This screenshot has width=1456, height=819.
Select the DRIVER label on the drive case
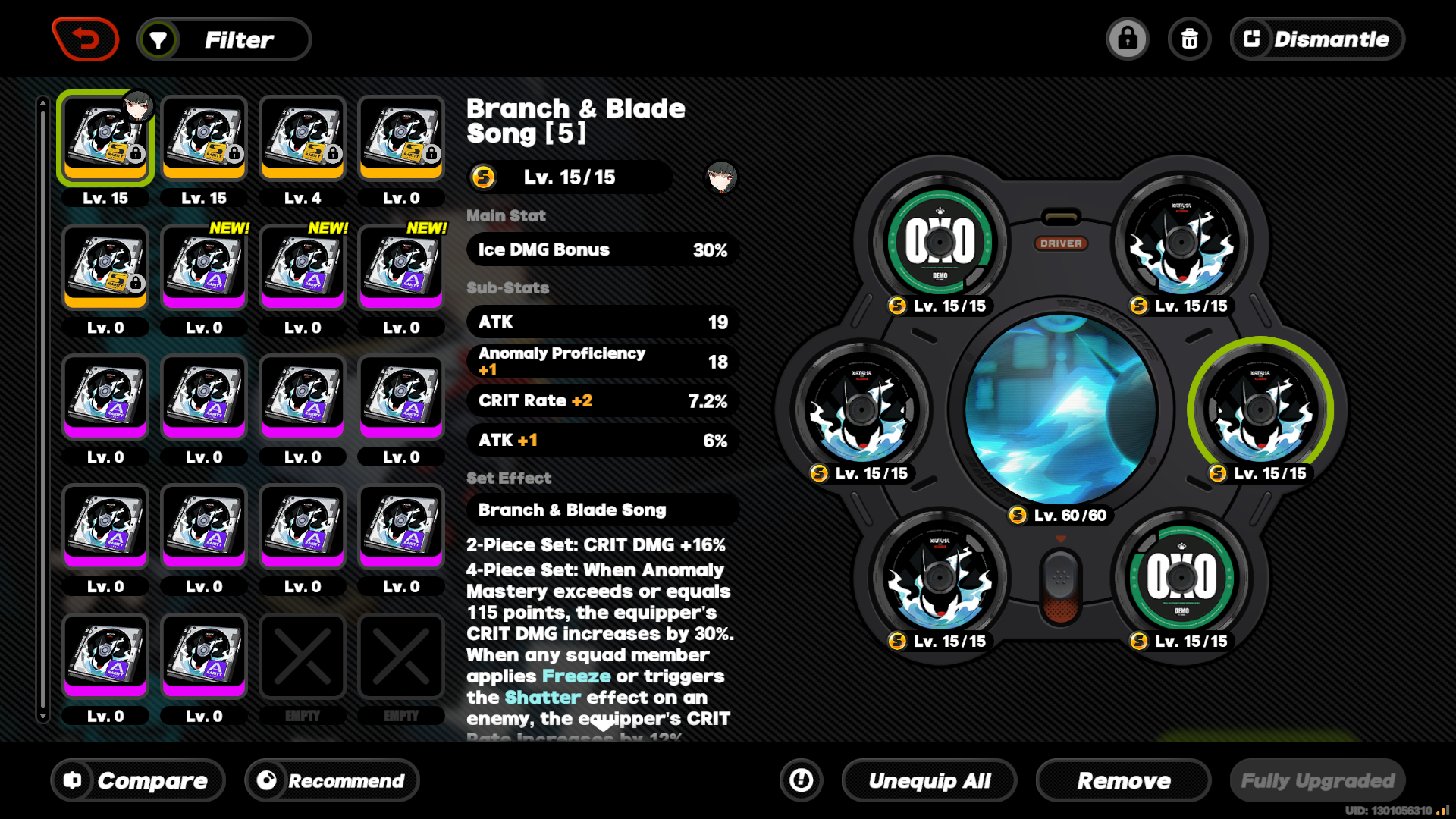click(x=1062, y=243)
